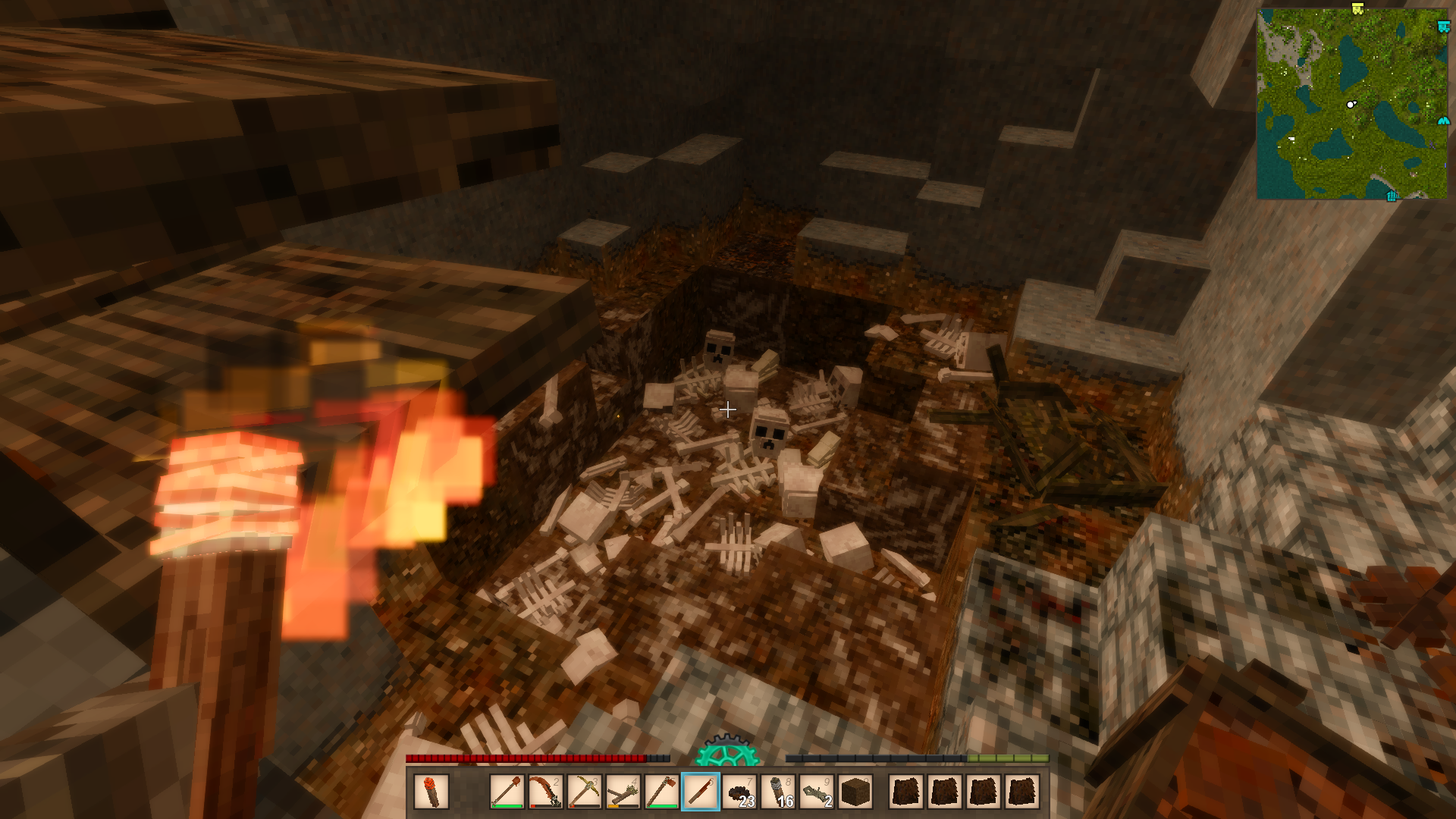Image resolution: width=1456 pixels, height=819 pixels.
Task: Click the yellow cart marker on the minimap
Action: (x=1357, y=8)
